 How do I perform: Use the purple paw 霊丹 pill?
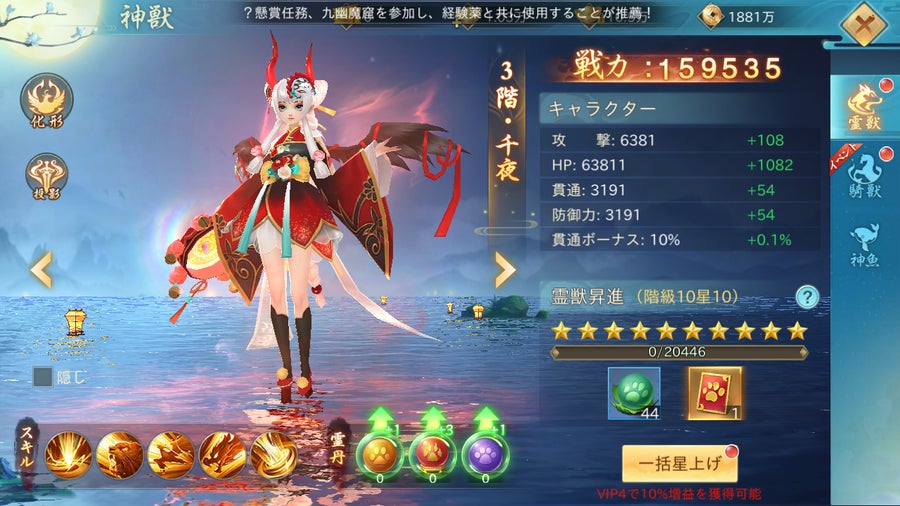click(x=486, y=453)
